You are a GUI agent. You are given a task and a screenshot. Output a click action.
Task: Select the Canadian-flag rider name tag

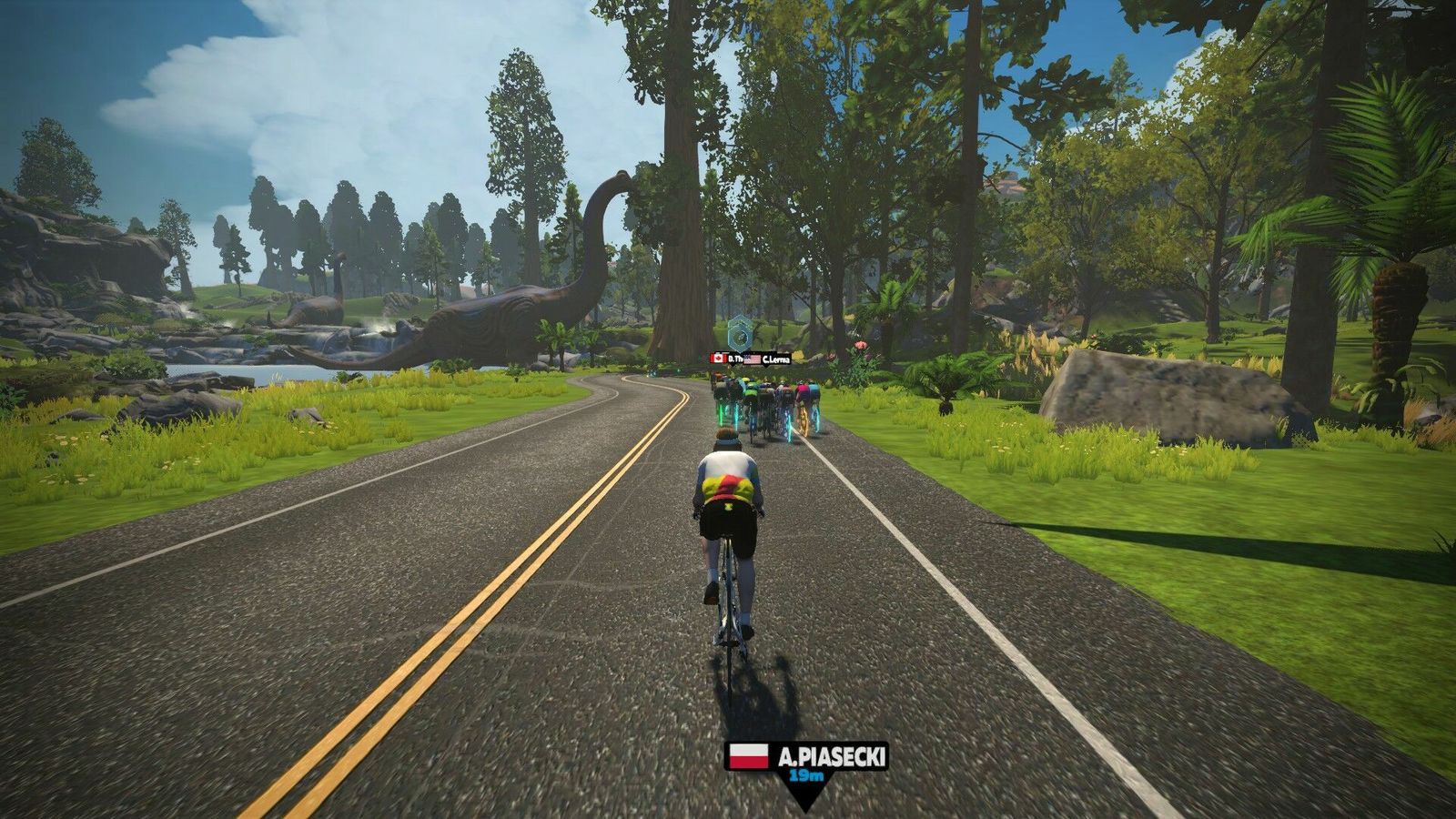725,359
